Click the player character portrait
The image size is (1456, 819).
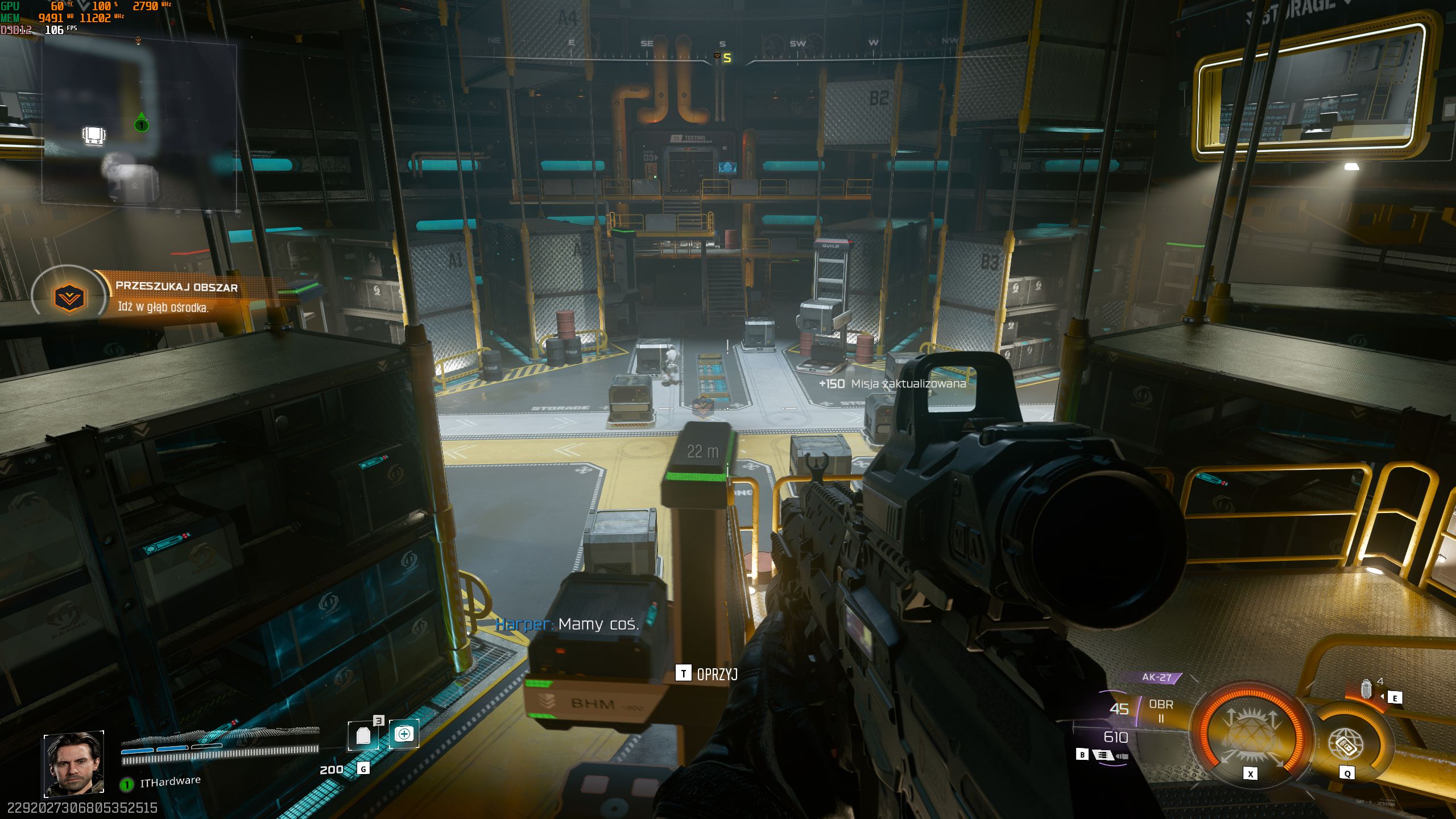74,763
